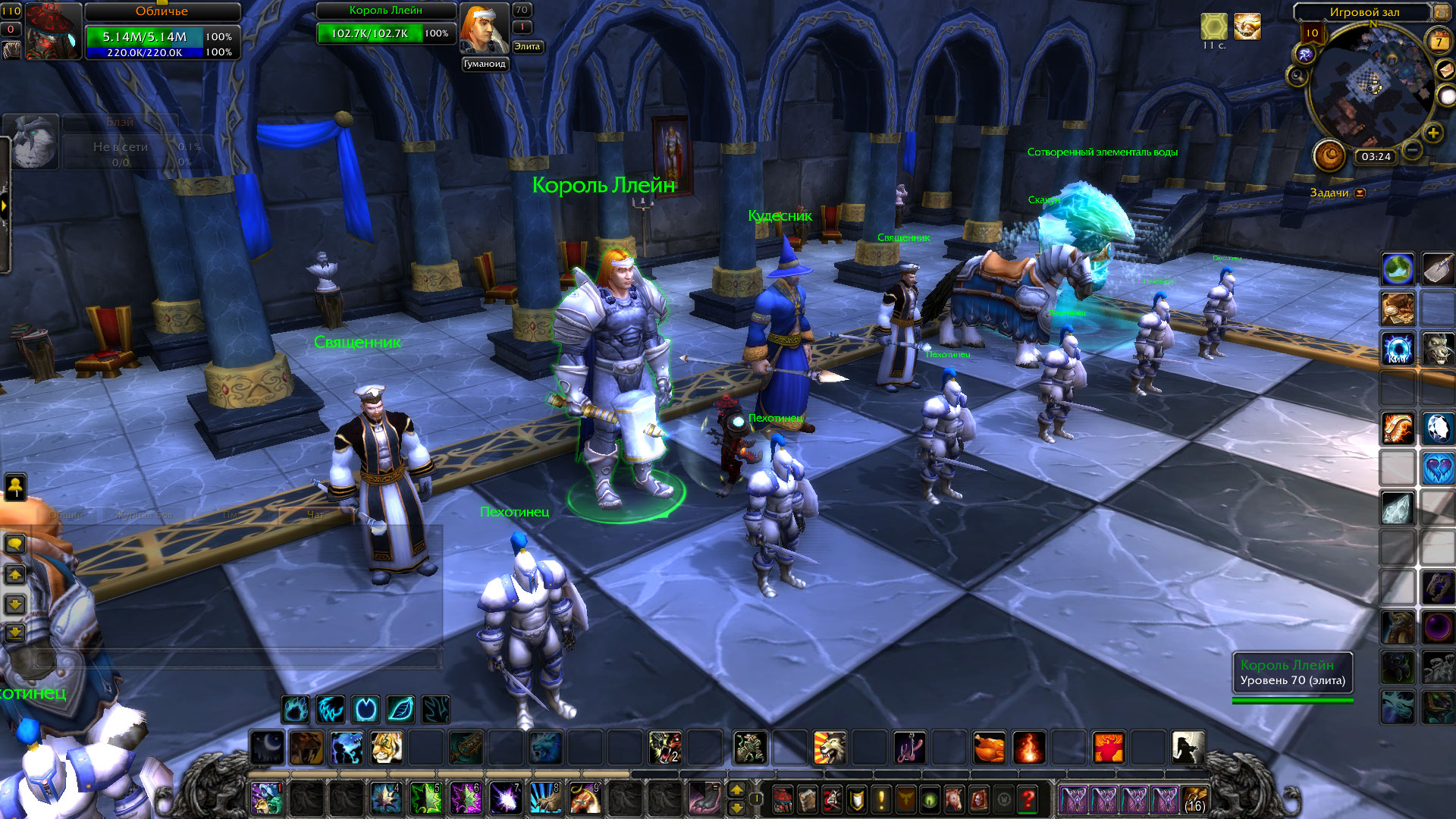This screenshot has height=819, width=1456.
Task: Click the clock showing 03:24
Action: tap(1376, 157)
